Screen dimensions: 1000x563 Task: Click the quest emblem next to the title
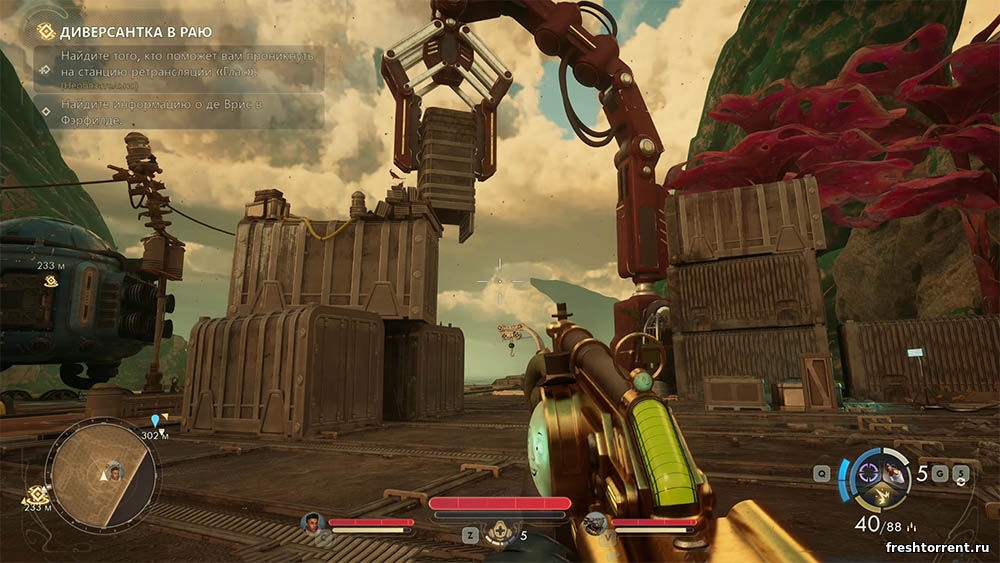[x=45, y=31]
